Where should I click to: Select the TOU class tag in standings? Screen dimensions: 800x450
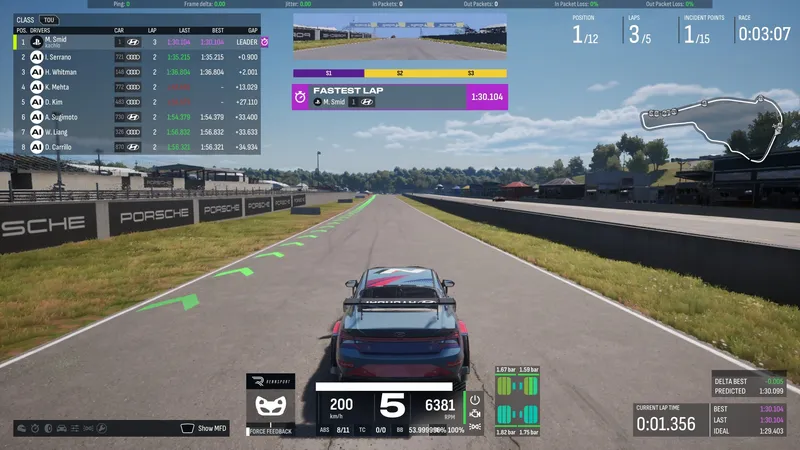click(x=48, y=19)
